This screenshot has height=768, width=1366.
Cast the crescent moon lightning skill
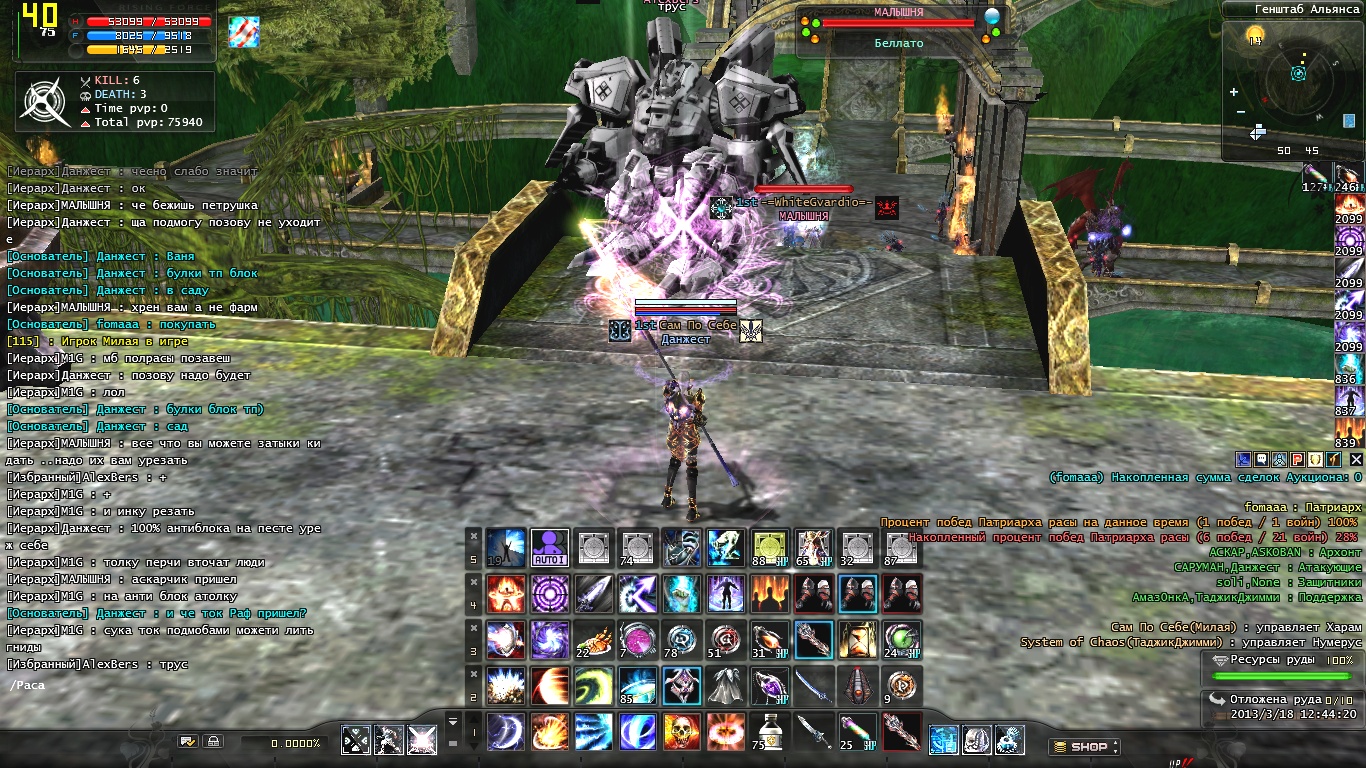click(x=505, y=732)
